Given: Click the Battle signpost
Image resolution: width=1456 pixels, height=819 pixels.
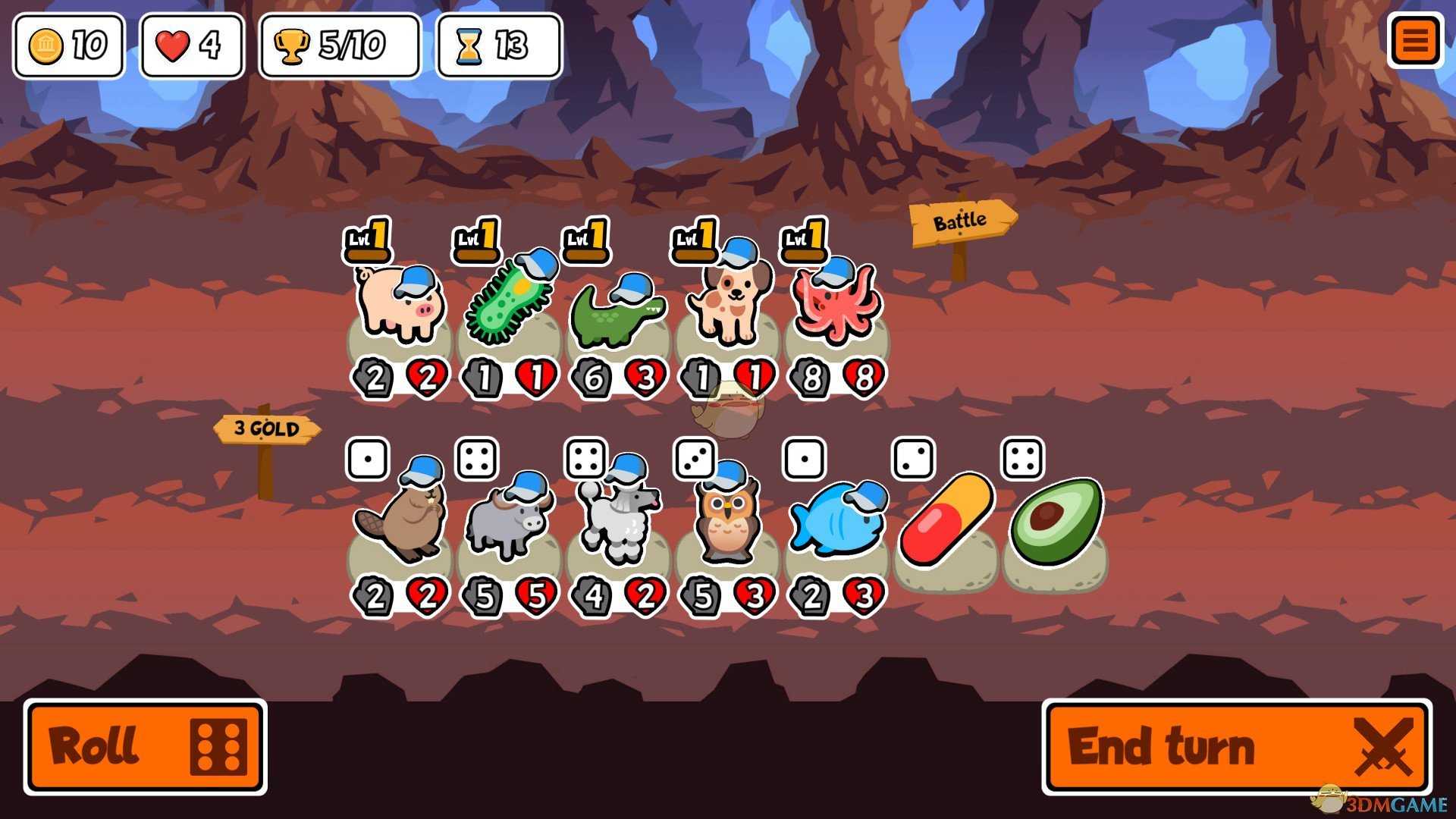Looking at the screenshot, I should point(962,221).
